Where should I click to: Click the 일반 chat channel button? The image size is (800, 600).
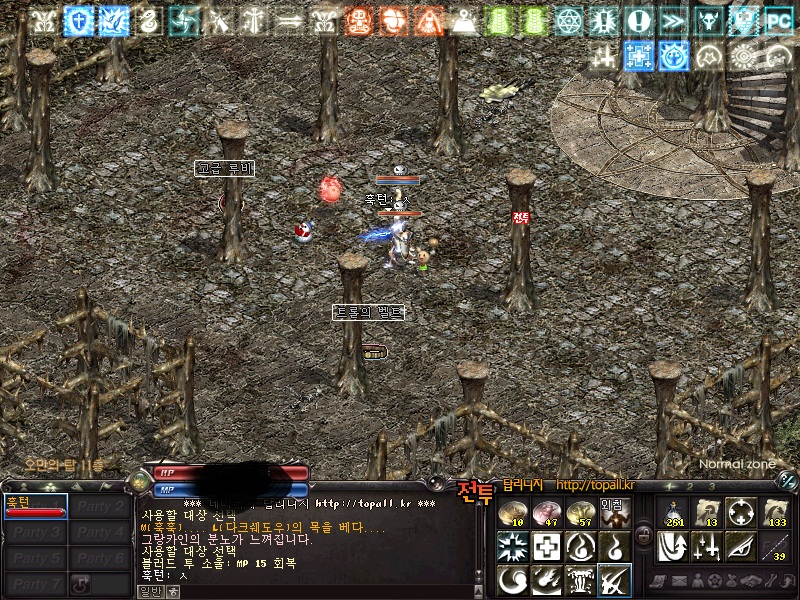click(x=149, y=591)
